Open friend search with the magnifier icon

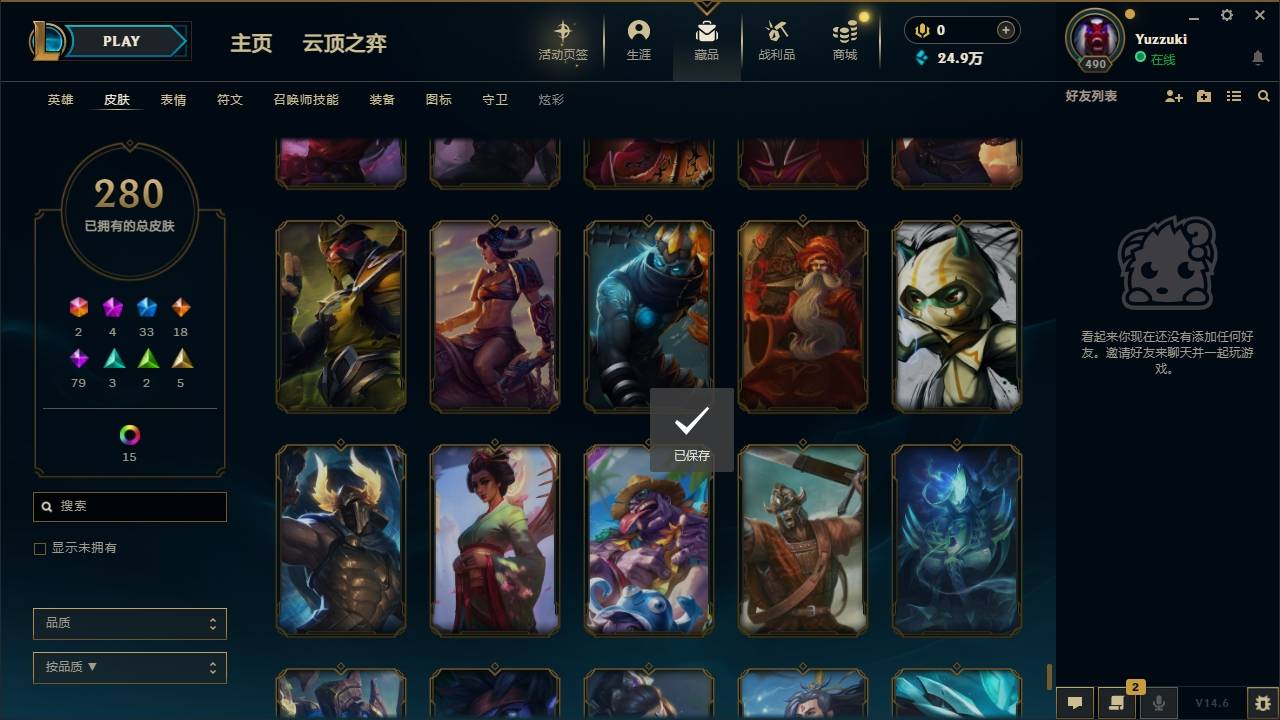pos(1264,96)
